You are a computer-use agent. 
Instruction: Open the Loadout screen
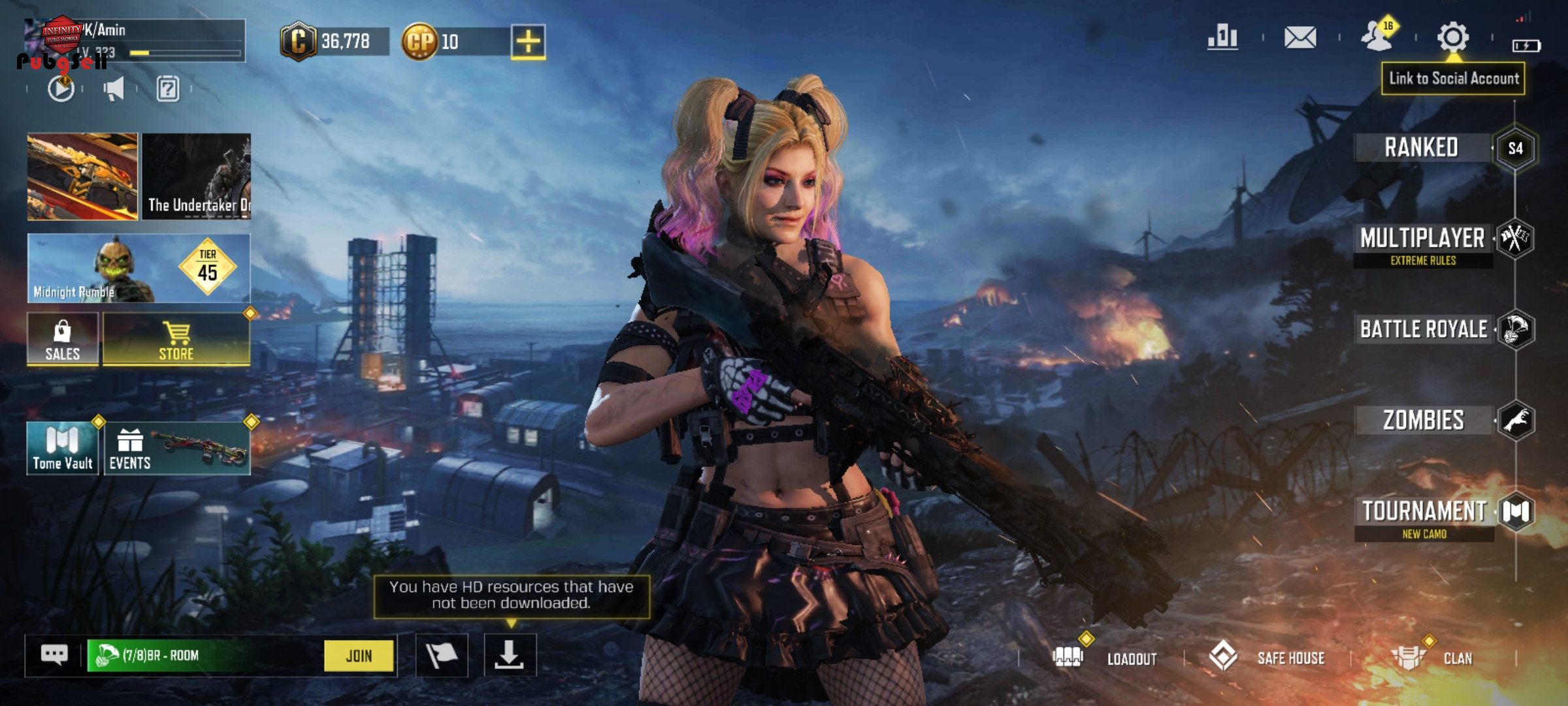(x=1105, y=658)
